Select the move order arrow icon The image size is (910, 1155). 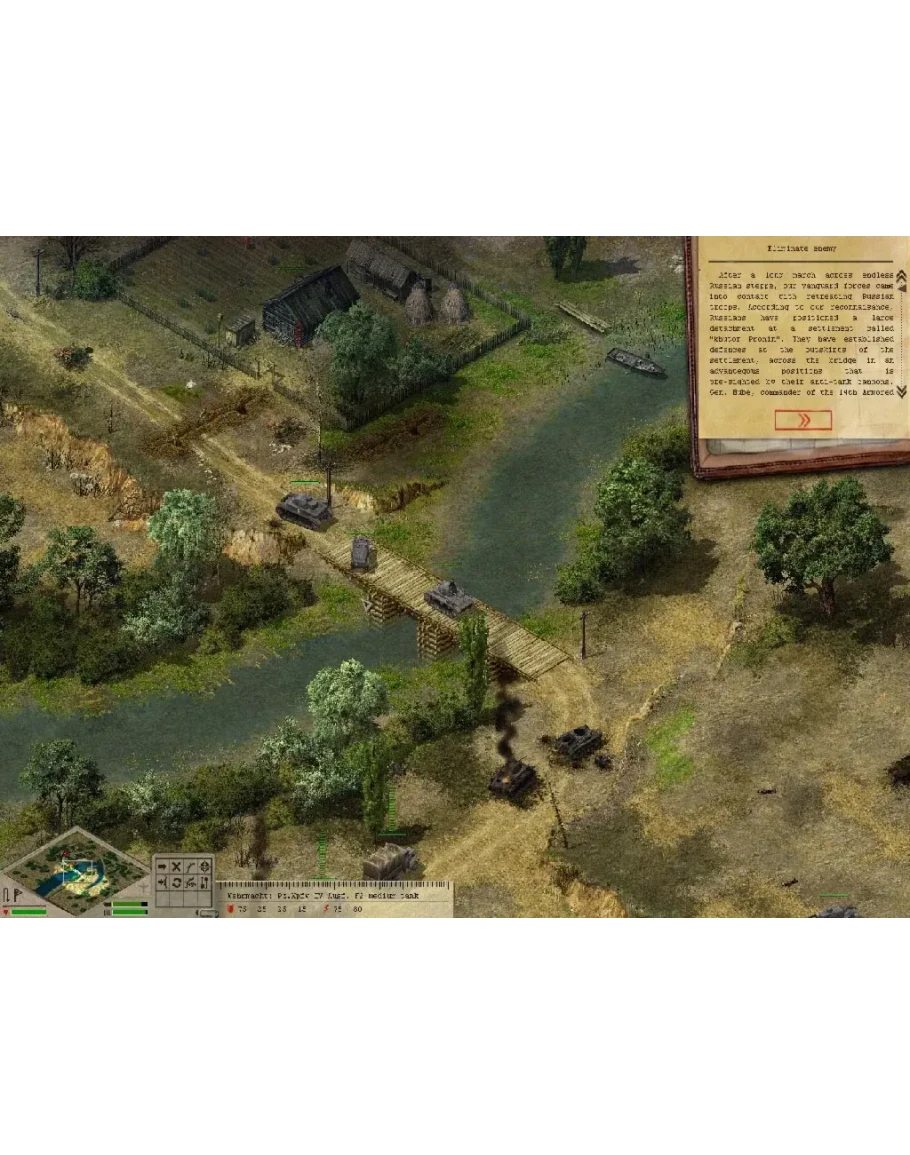[162, 866]
